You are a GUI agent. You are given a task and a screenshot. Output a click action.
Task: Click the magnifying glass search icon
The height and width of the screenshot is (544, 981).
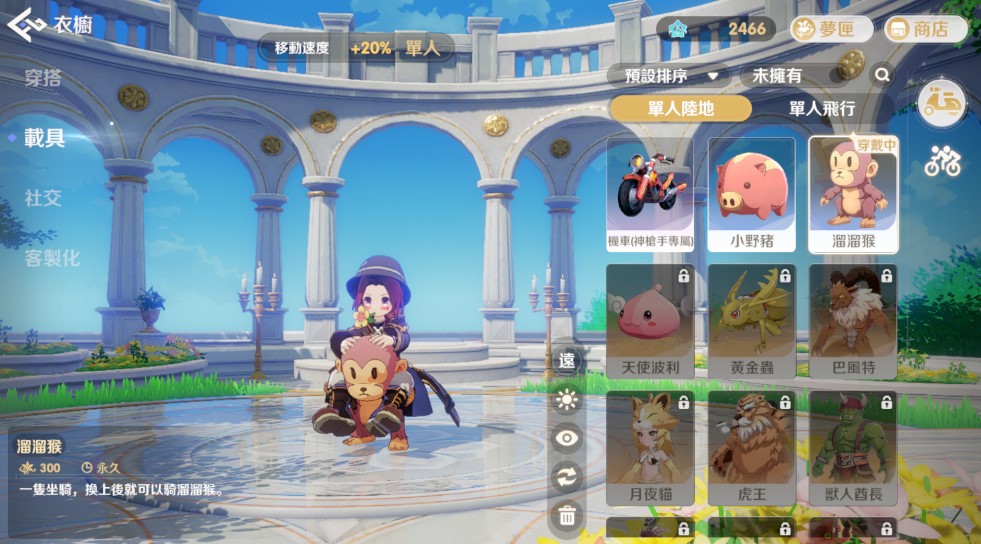pyautogui.click(x=882, y=75)
